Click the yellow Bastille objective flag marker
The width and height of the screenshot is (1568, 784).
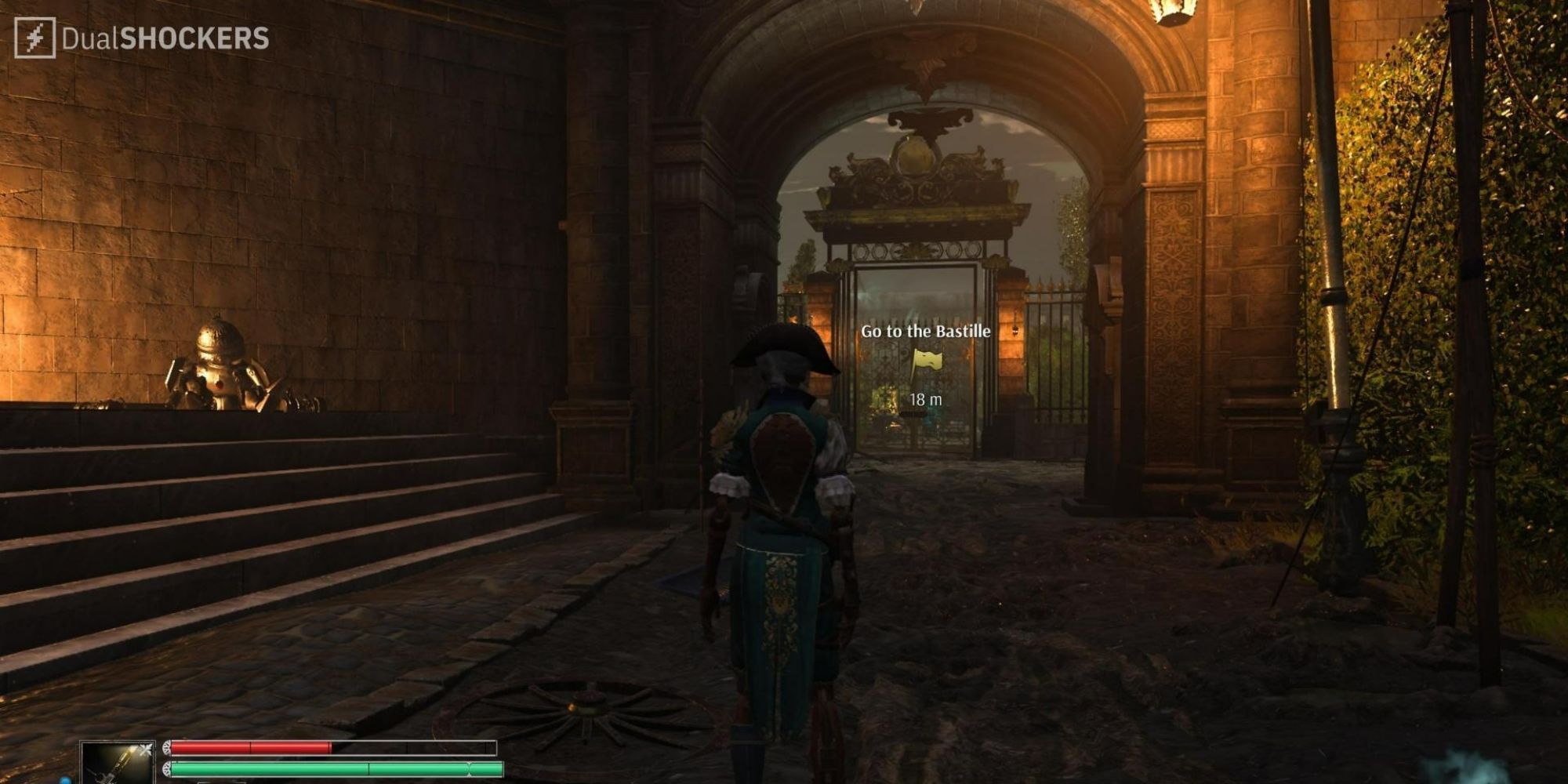click(x=925, y=363)
